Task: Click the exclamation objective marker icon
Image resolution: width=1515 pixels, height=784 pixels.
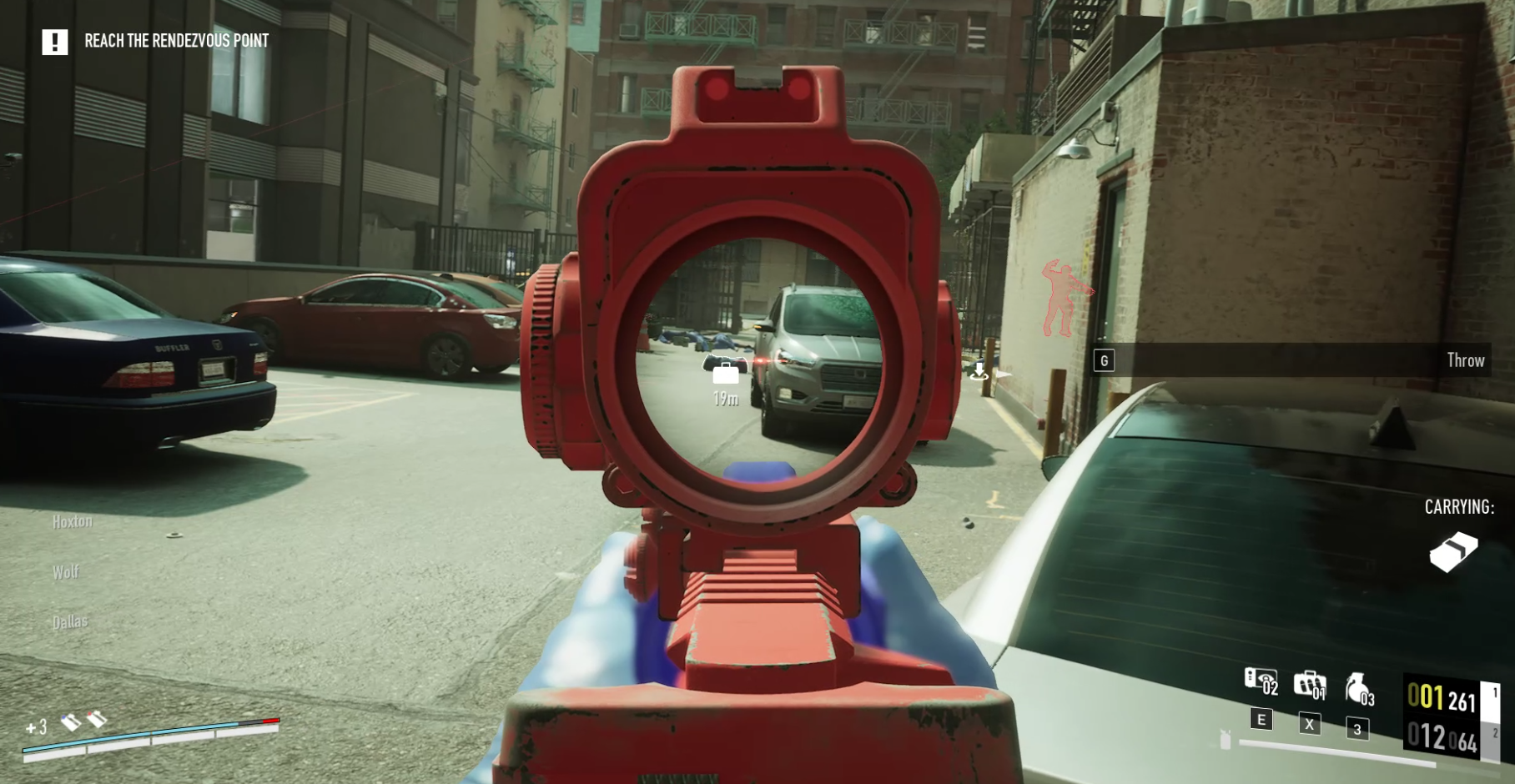Action: [56, 43]
